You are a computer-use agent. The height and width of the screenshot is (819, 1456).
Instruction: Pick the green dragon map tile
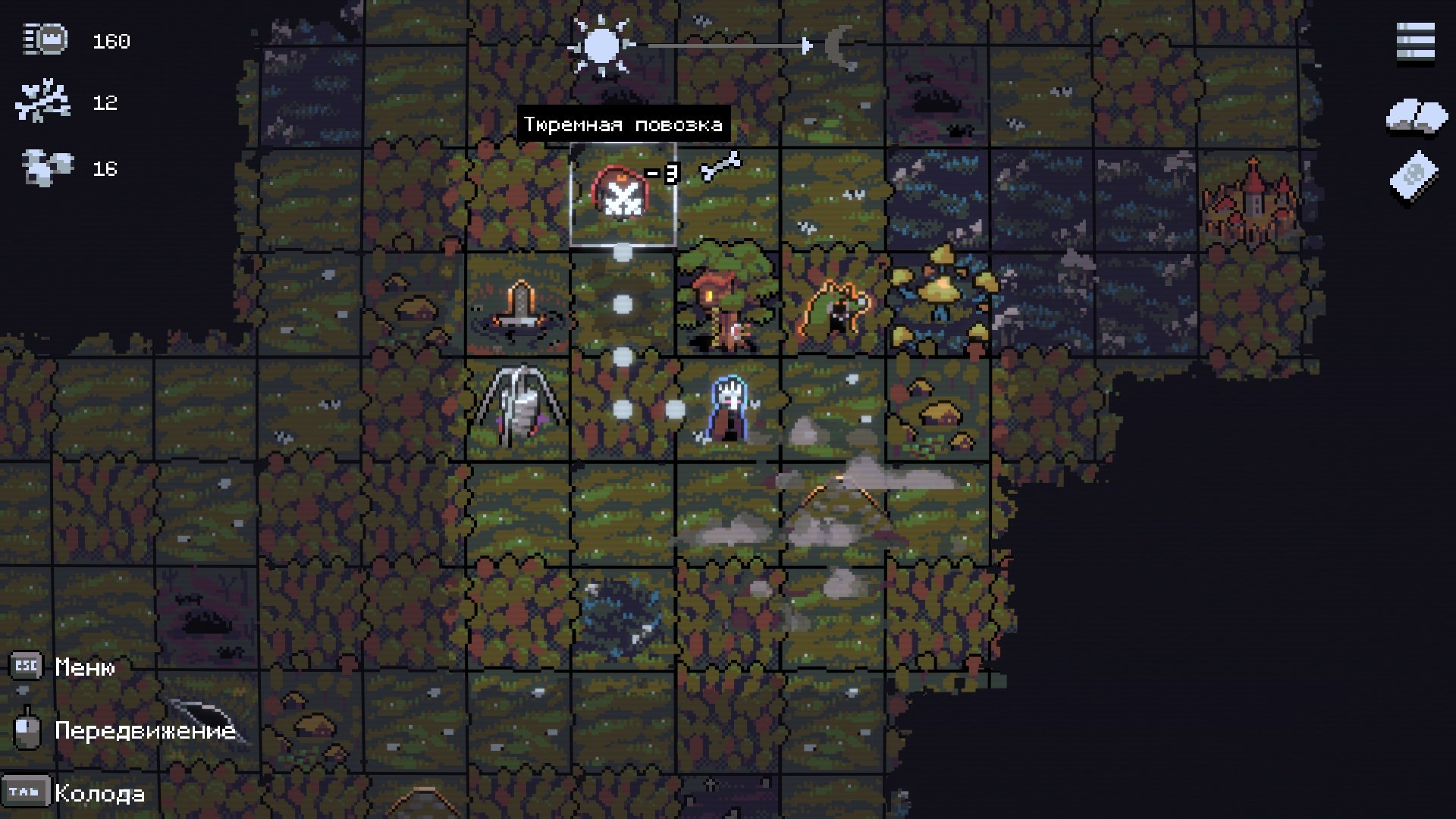click(834, 306)
